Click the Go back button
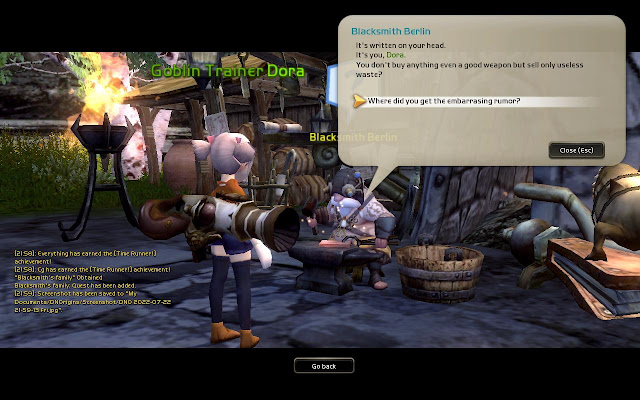Image resolution: width=640 pixels, height=400 pixels. point(323,366)
